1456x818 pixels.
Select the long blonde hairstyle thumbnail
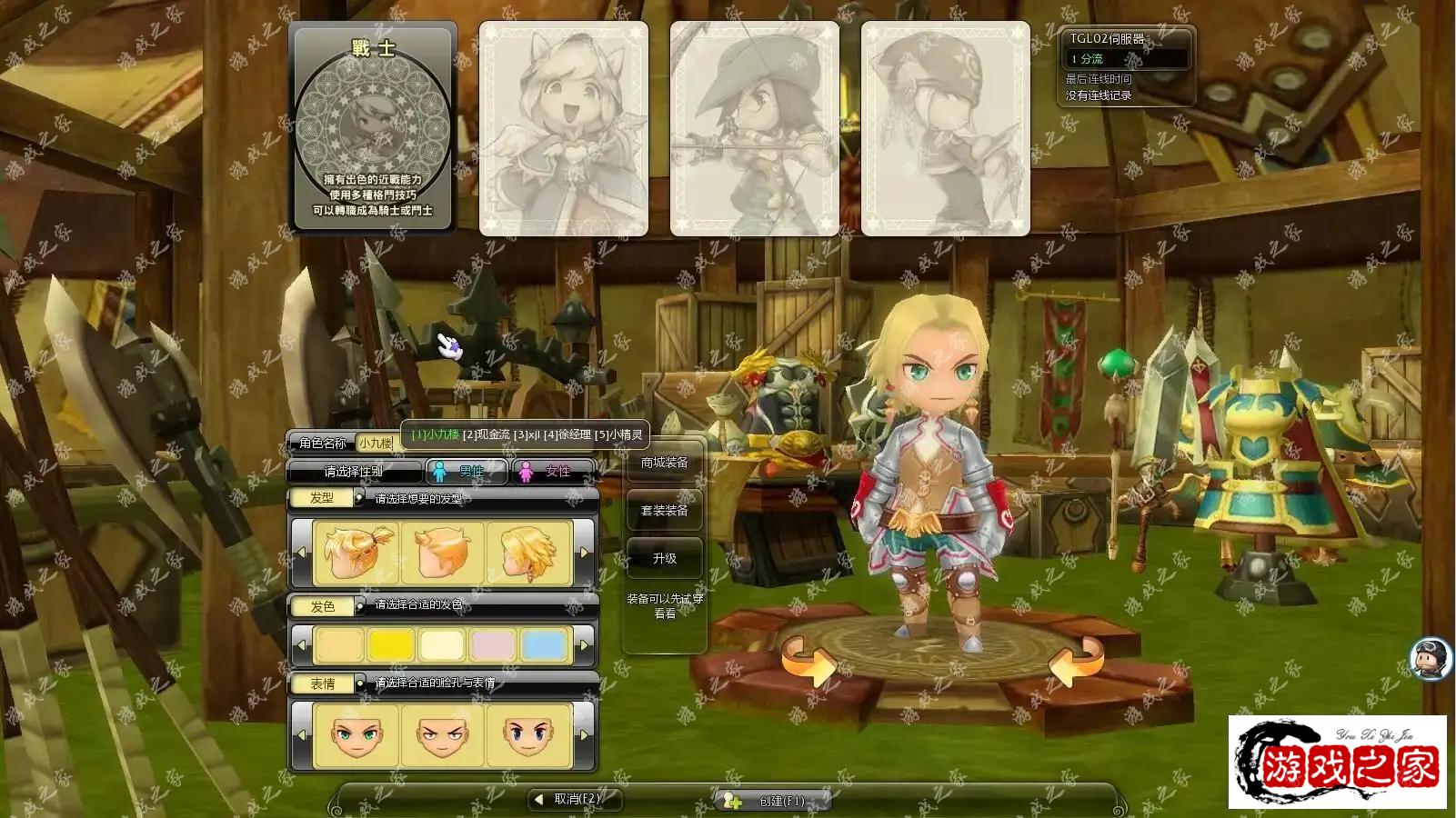pyautogui.click(x=528, y=552)
